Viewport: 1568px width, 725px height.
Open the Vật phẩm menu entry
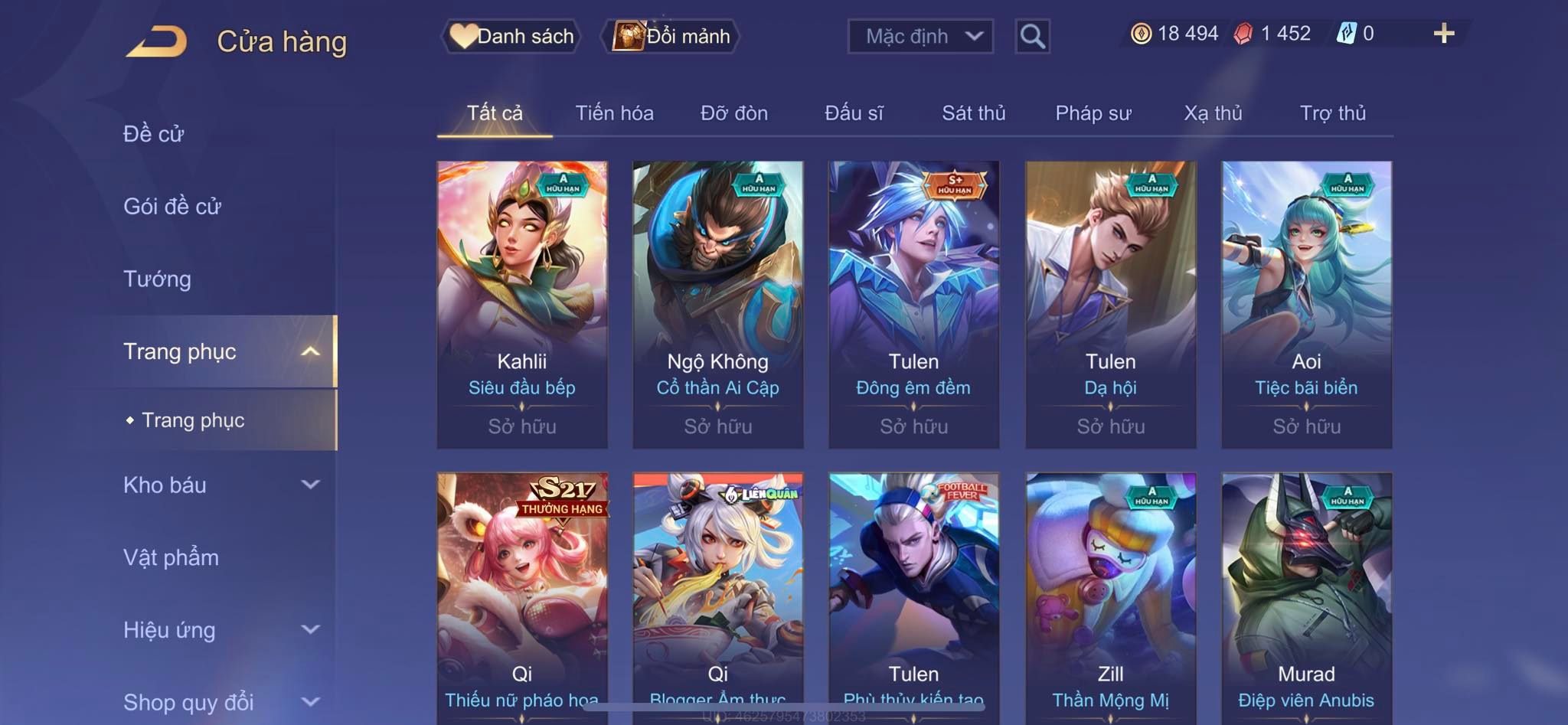[171, 557]
